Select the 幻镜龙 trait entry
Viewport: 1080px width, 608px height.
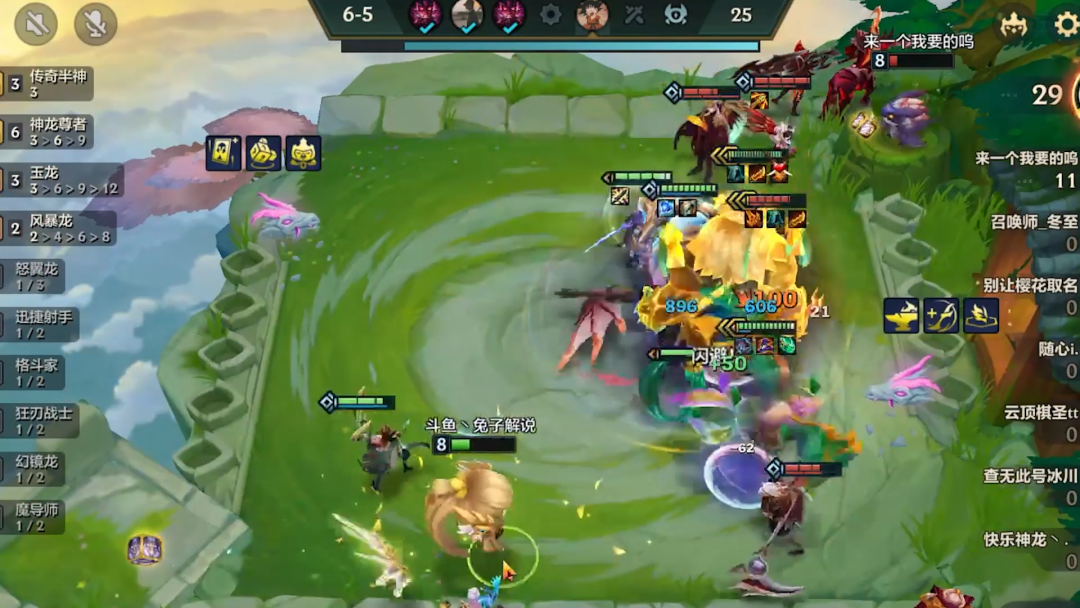tap(41, 468)
